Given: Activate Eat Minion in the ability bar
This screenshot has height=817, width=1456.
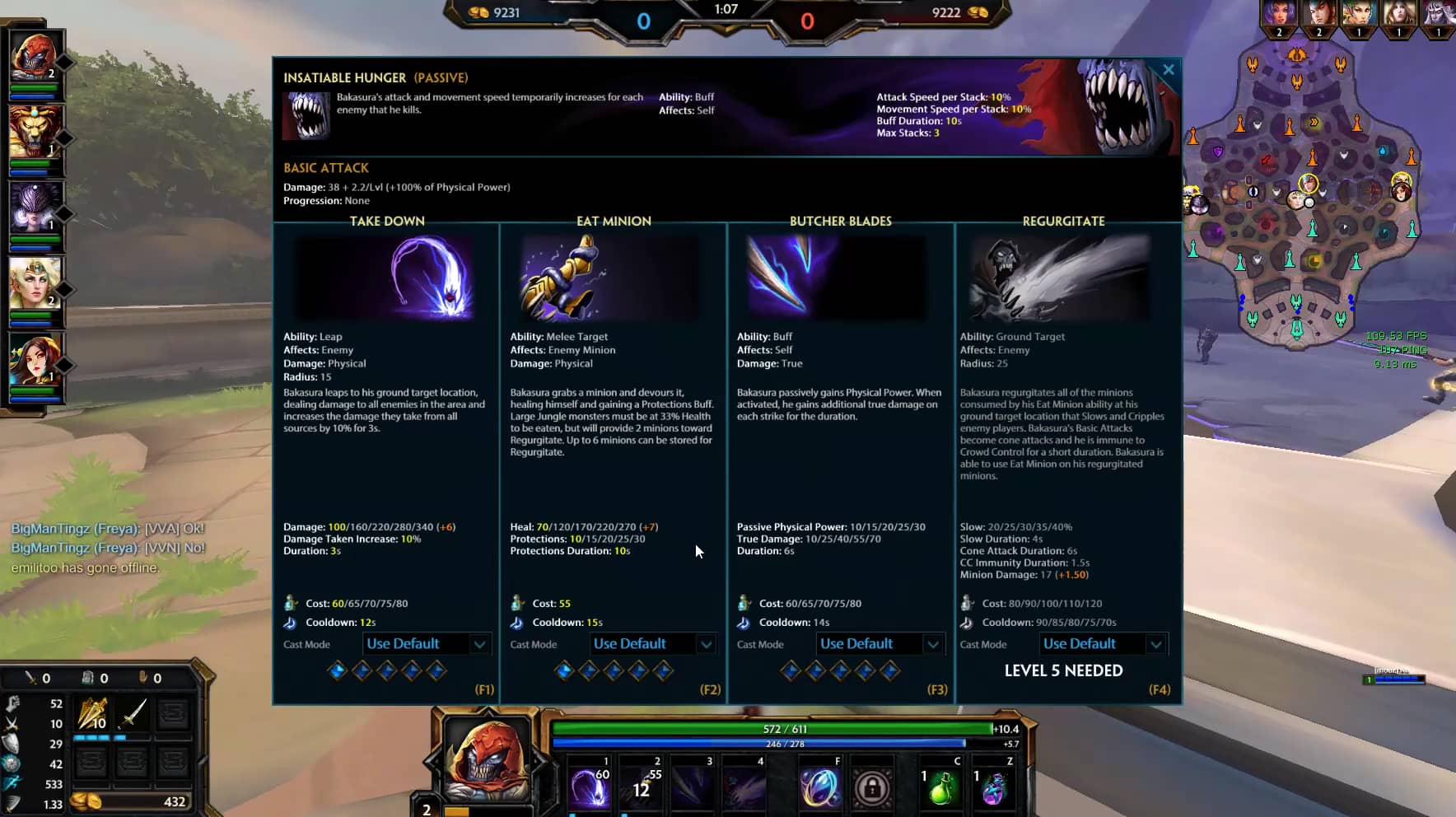Looking at the screenshot, I should pos(642,787).
